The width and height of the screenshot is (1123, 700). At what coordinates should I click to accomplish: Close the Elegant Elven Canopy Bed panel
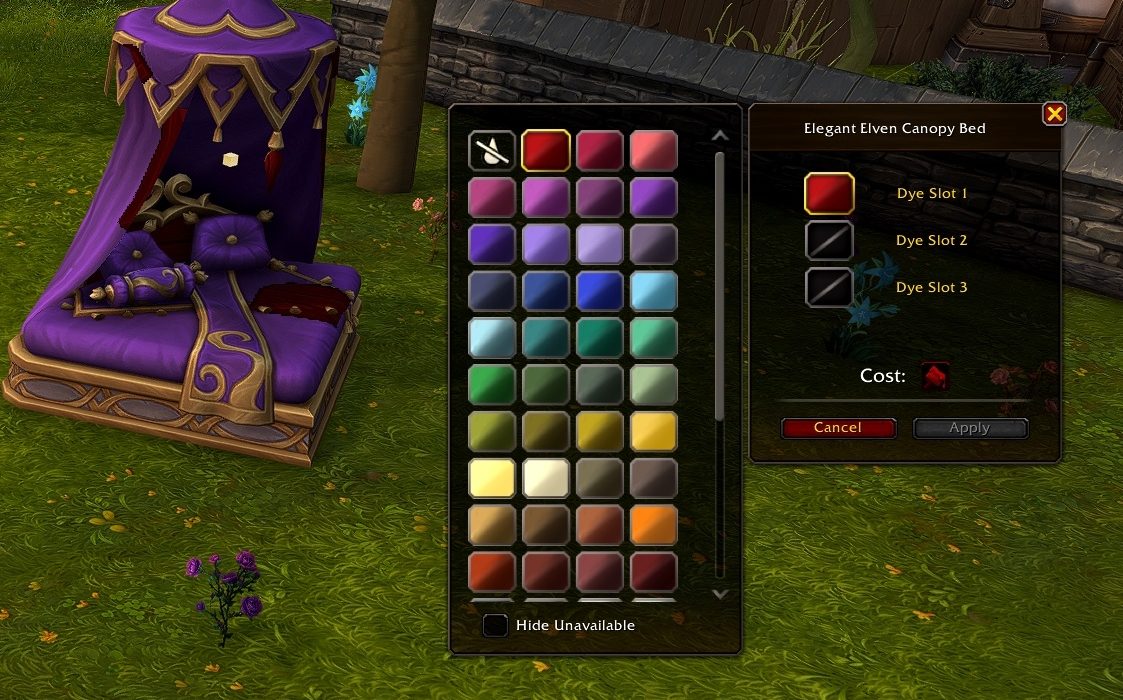click(1054, 114)
